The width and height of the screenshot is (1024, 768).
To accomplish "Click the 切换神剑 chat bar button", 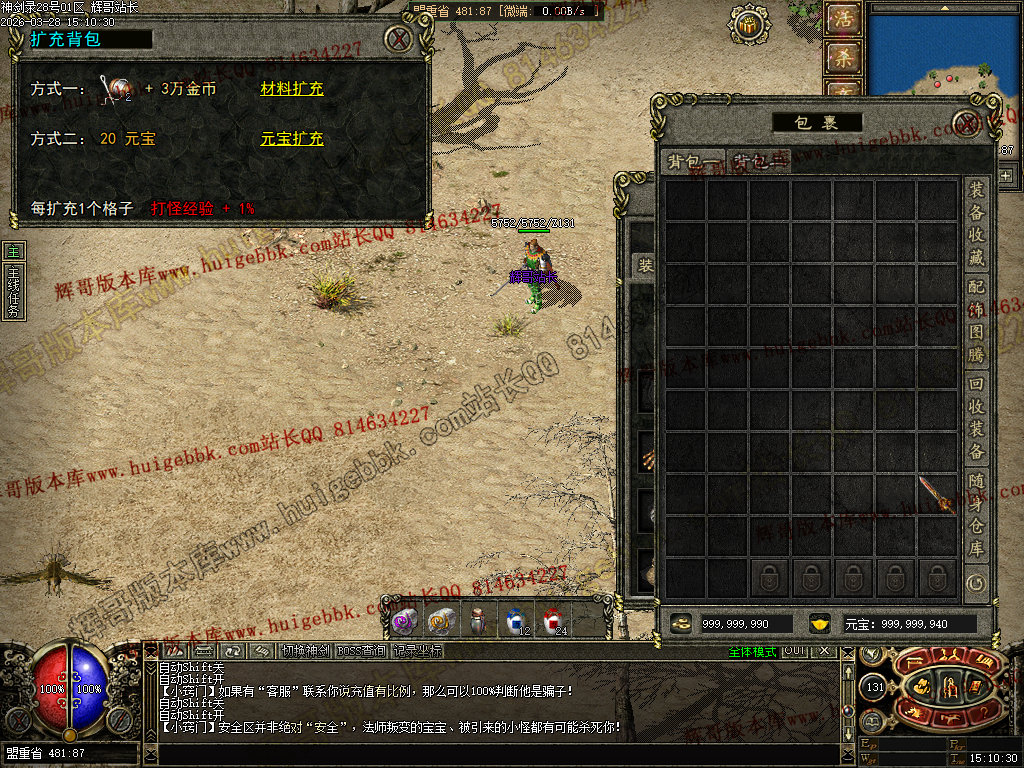I will [x=304, y=650].
